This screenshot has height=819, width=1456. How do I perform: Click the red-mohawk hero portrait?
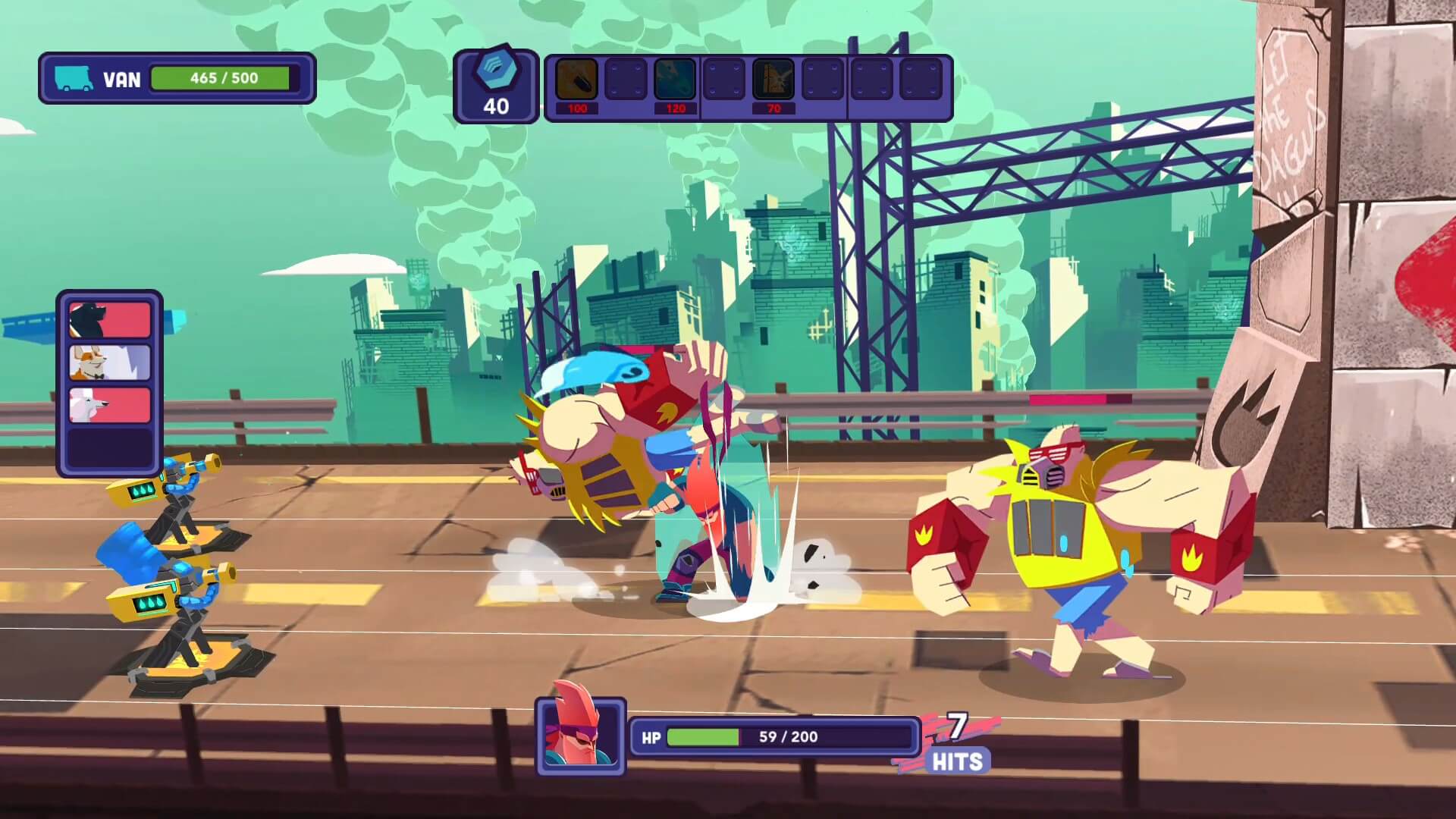click(581, 736)
